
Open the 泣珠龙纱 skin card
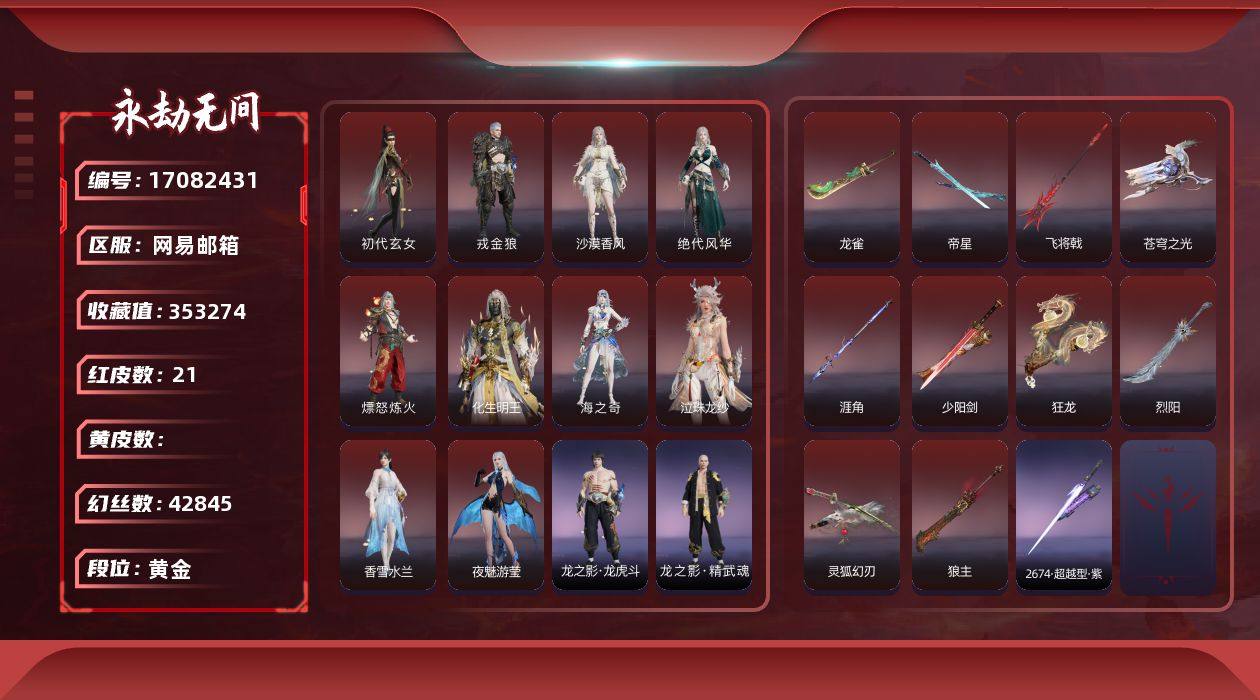tap(704, 351)
